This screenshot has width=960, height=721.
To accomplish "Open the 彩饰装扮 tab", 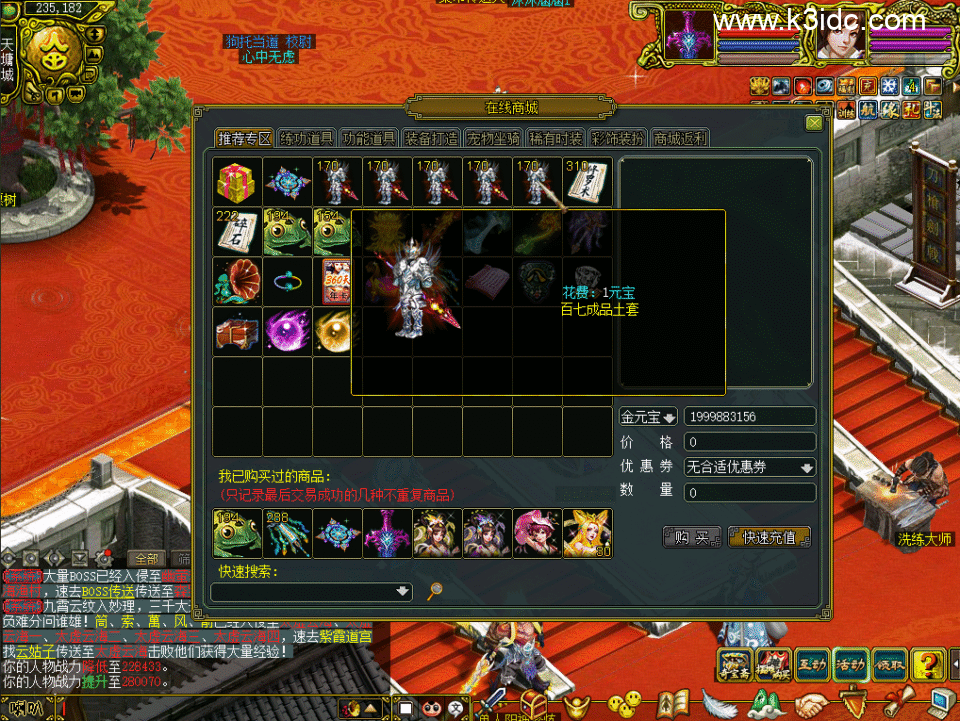I will (617, 138).
